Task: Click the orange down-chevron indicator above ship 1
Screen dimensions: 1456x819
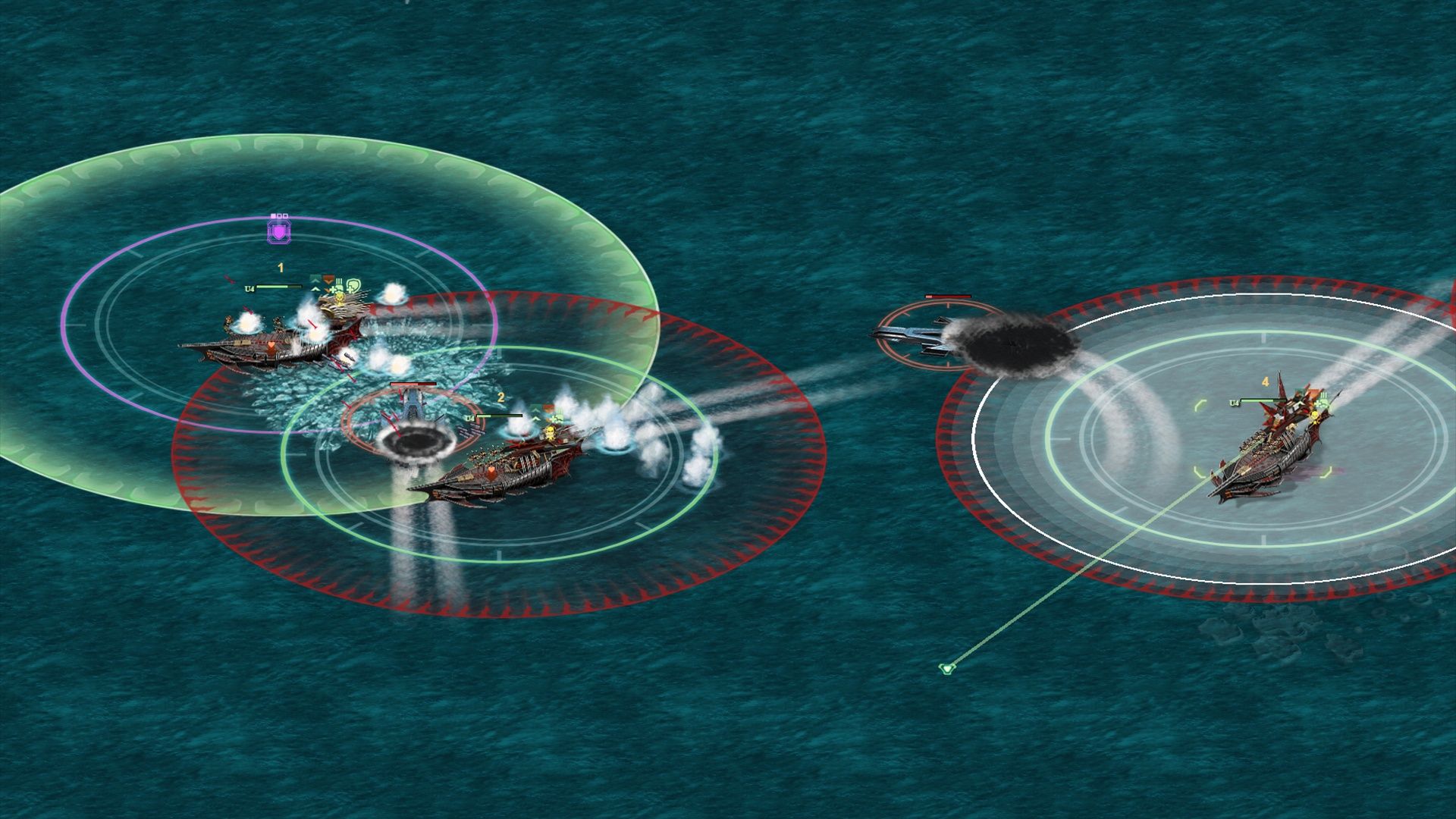Action: tap(328, 281)
